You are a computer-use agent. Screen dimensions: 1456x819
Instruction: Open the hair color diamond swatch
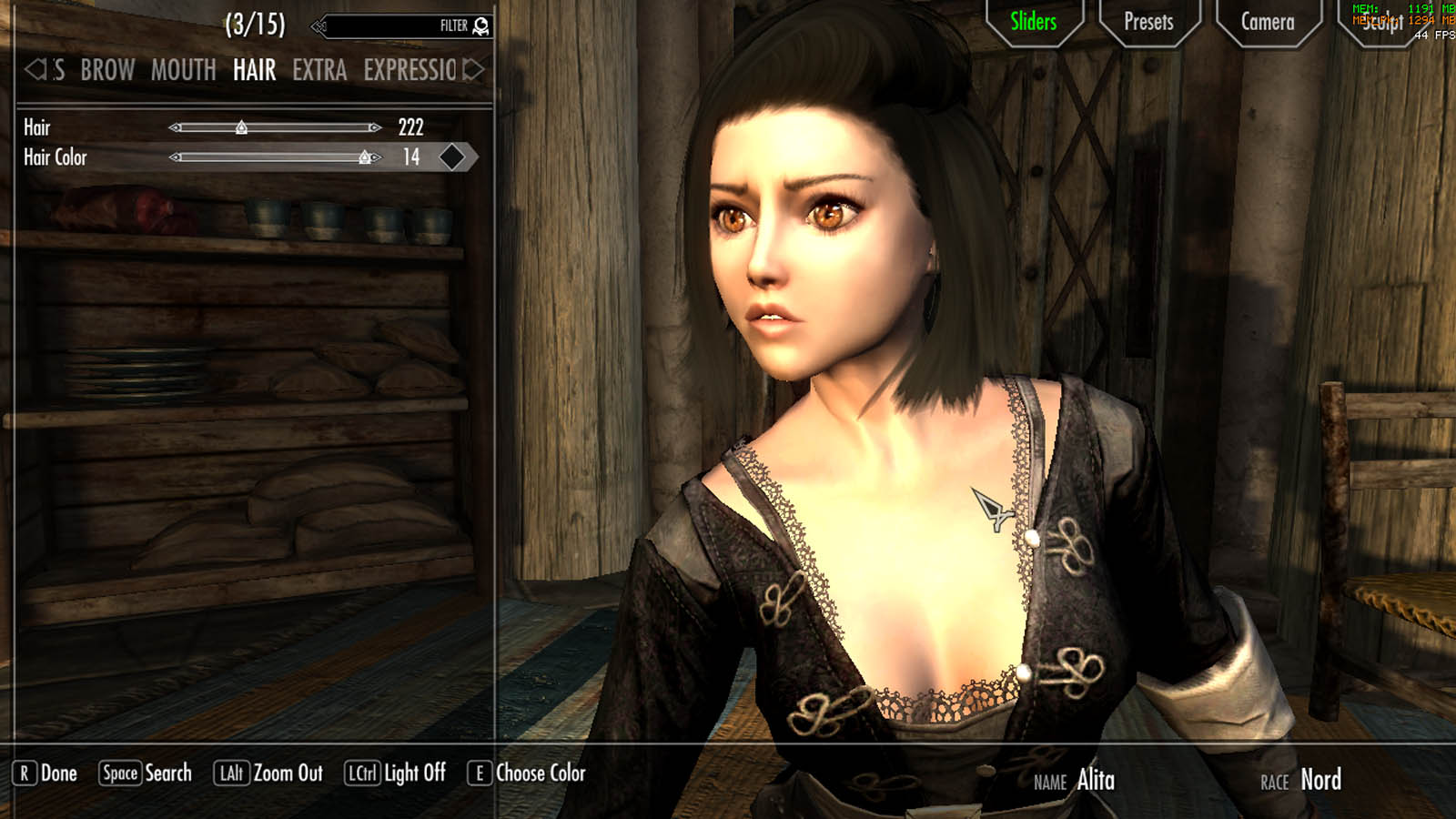click(x=452, y=157)
